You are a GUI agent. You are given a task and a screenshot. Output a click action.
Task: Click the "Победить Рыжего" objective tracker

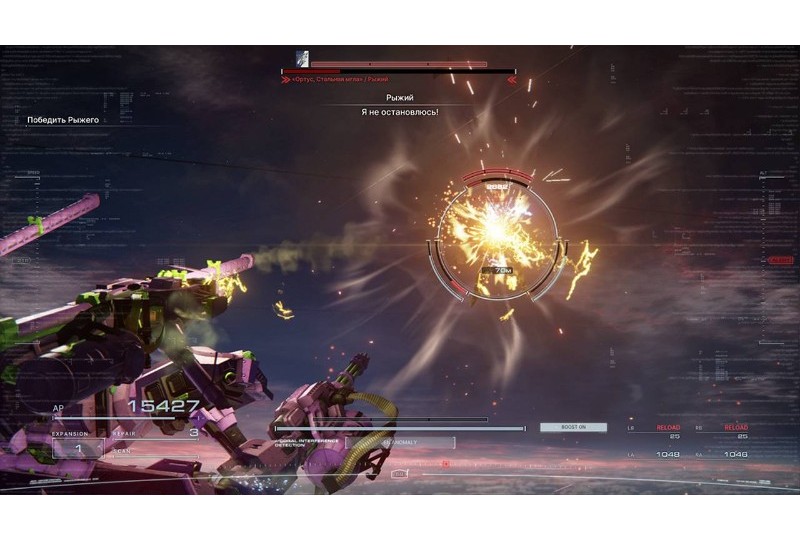[63, 120]
